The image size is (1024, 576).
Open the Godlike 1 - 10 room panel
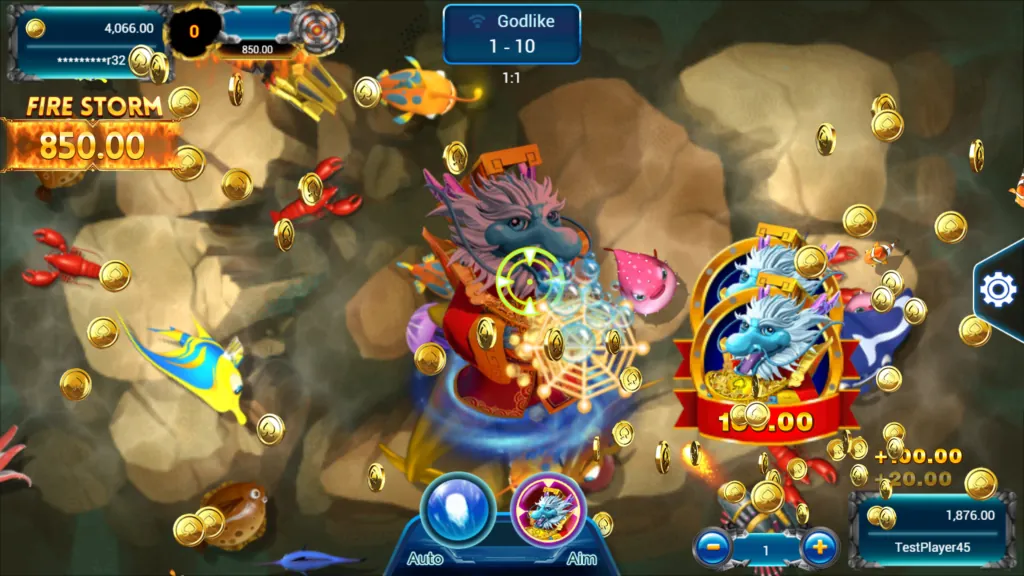pyautogui.click(x=512, y=33)
